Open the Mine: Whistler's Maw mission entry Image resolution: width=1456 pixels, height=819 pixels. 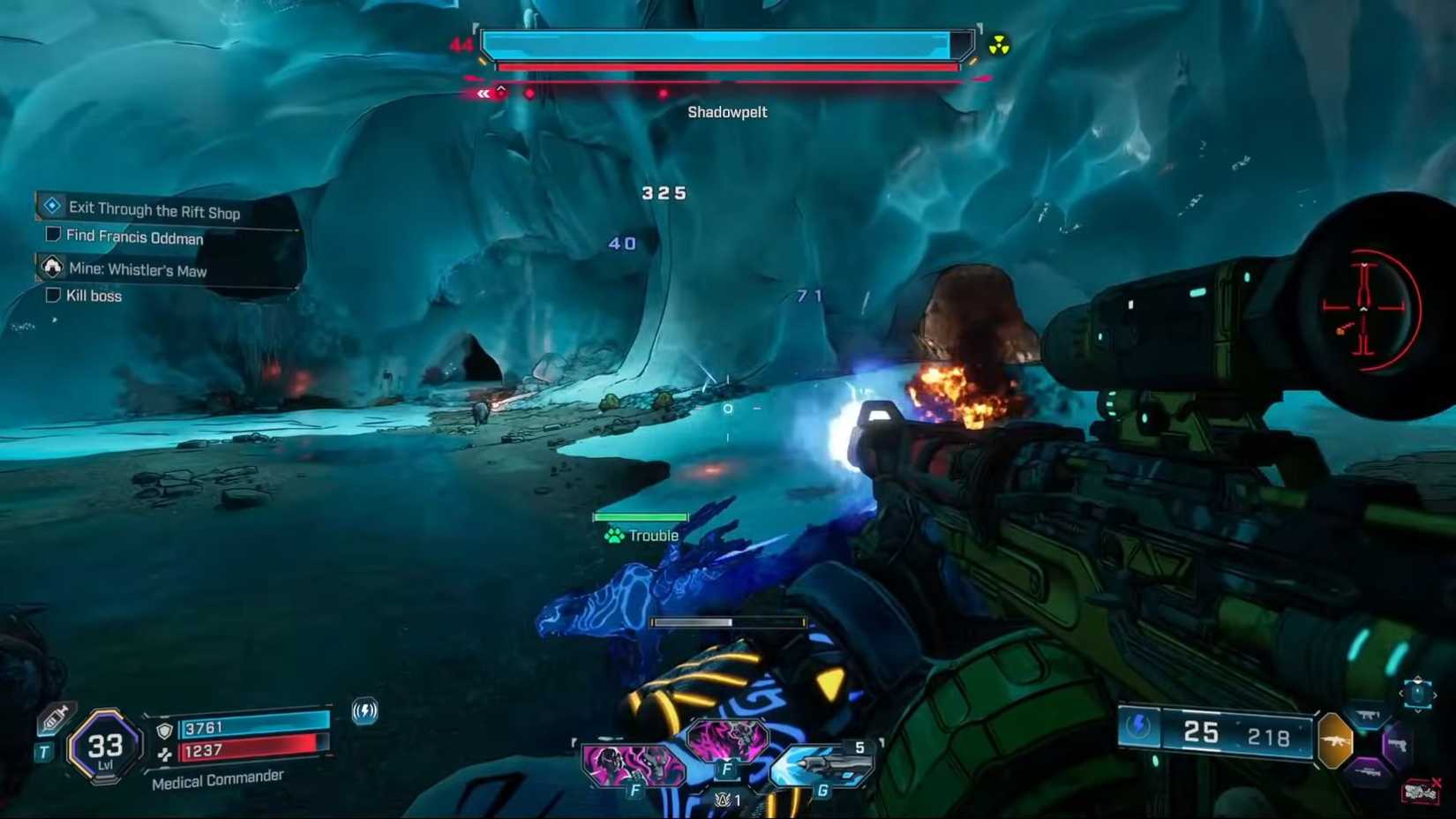coord(139,270)
